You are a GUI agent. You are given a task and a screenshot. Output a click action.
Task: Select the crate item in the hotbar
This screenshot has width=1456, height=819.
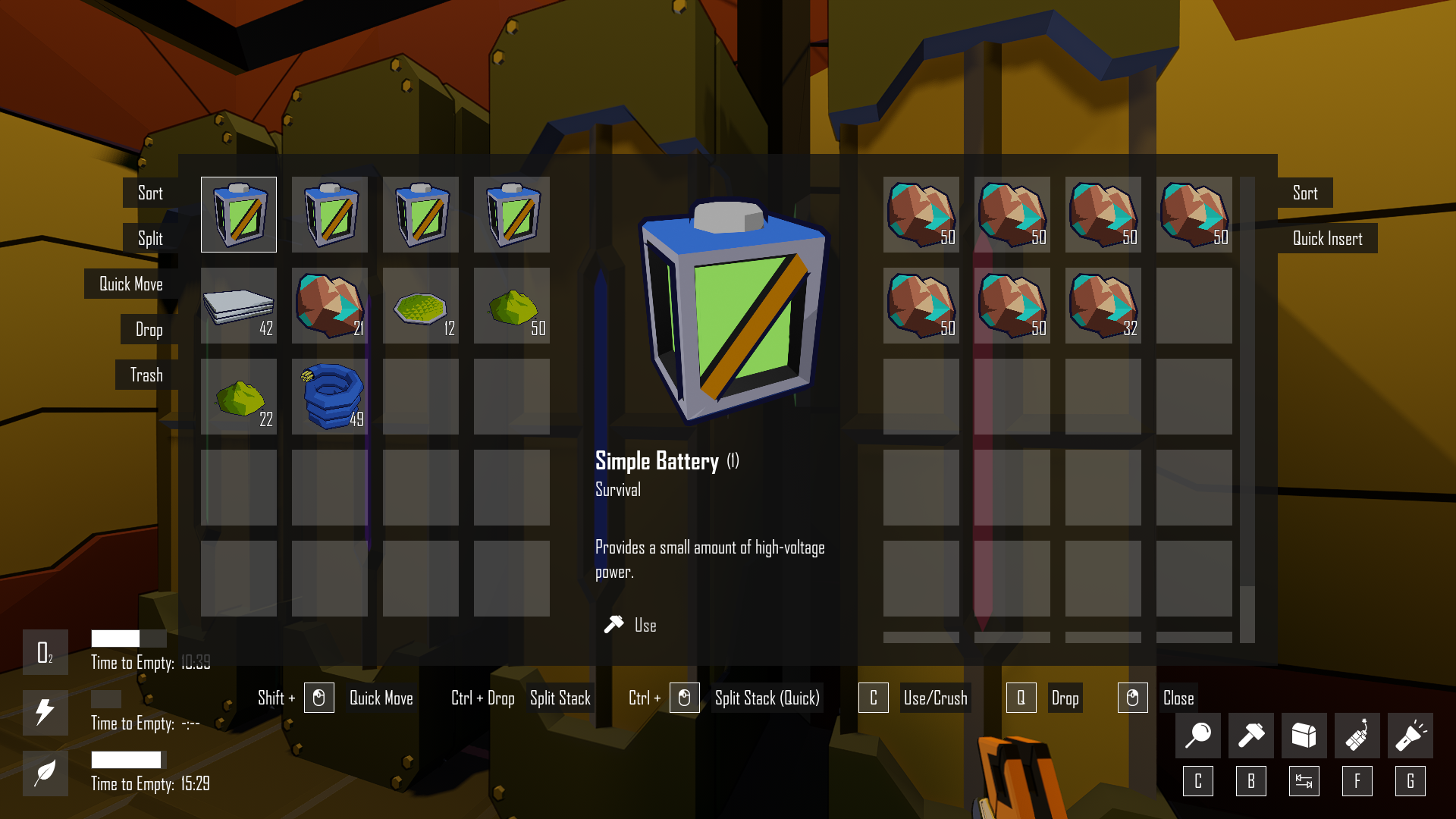pyautogui.click(x=1304, y=735)
